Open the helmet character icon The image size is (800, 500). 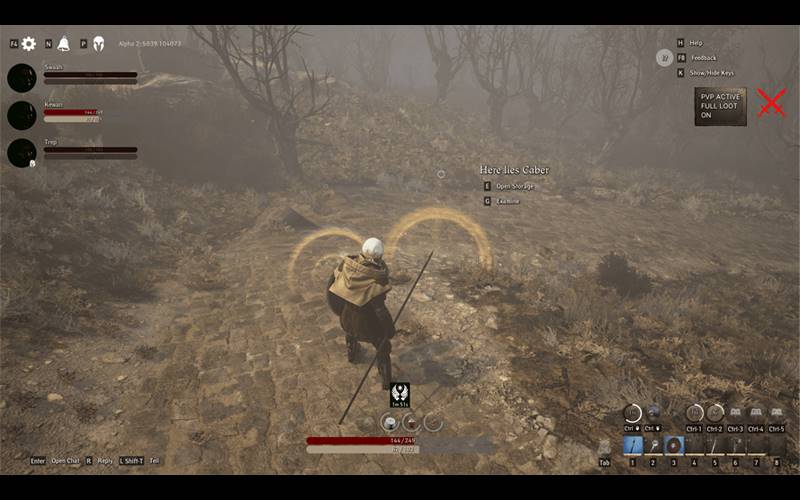pyautogui.click(x=98, y=44)
